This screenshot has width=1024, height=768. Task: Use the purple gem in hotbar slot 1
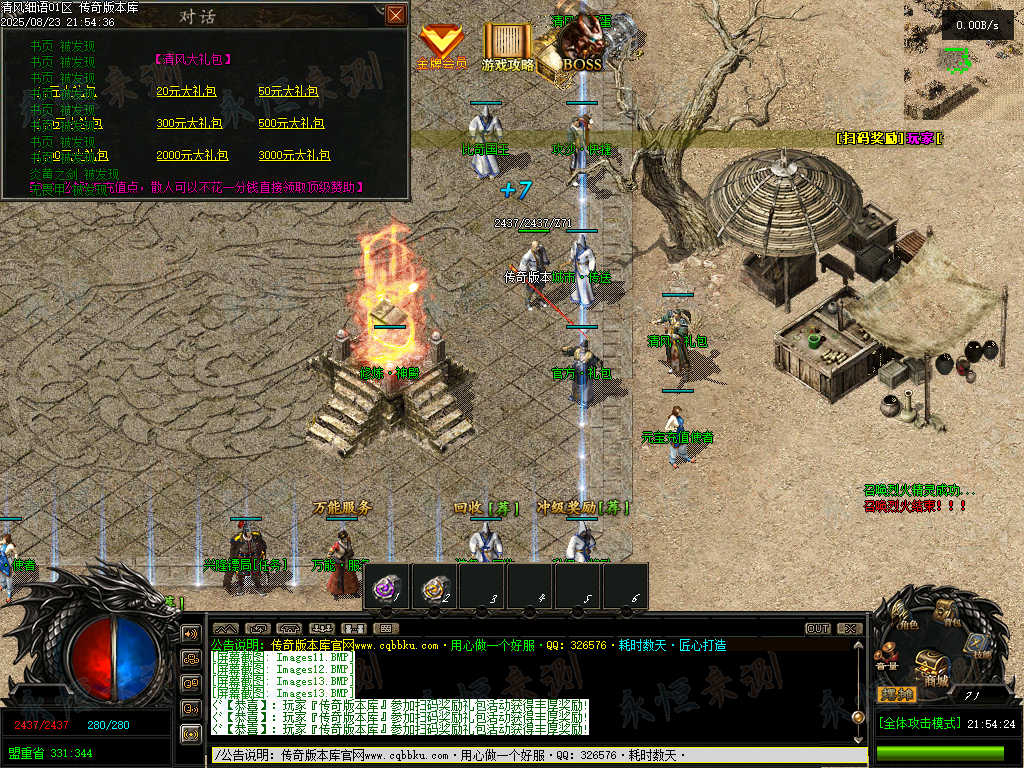387,587
